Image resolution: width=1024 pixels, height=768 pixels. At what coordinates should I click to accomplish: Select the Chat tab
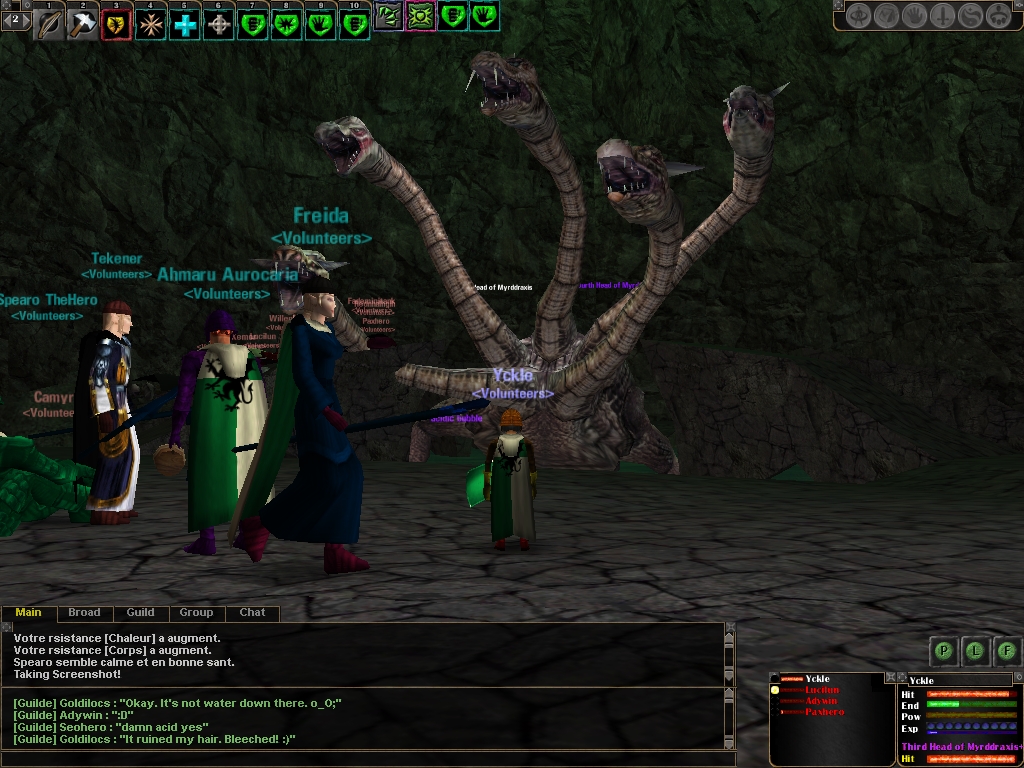pyautogui.click(x=252, y=612)
